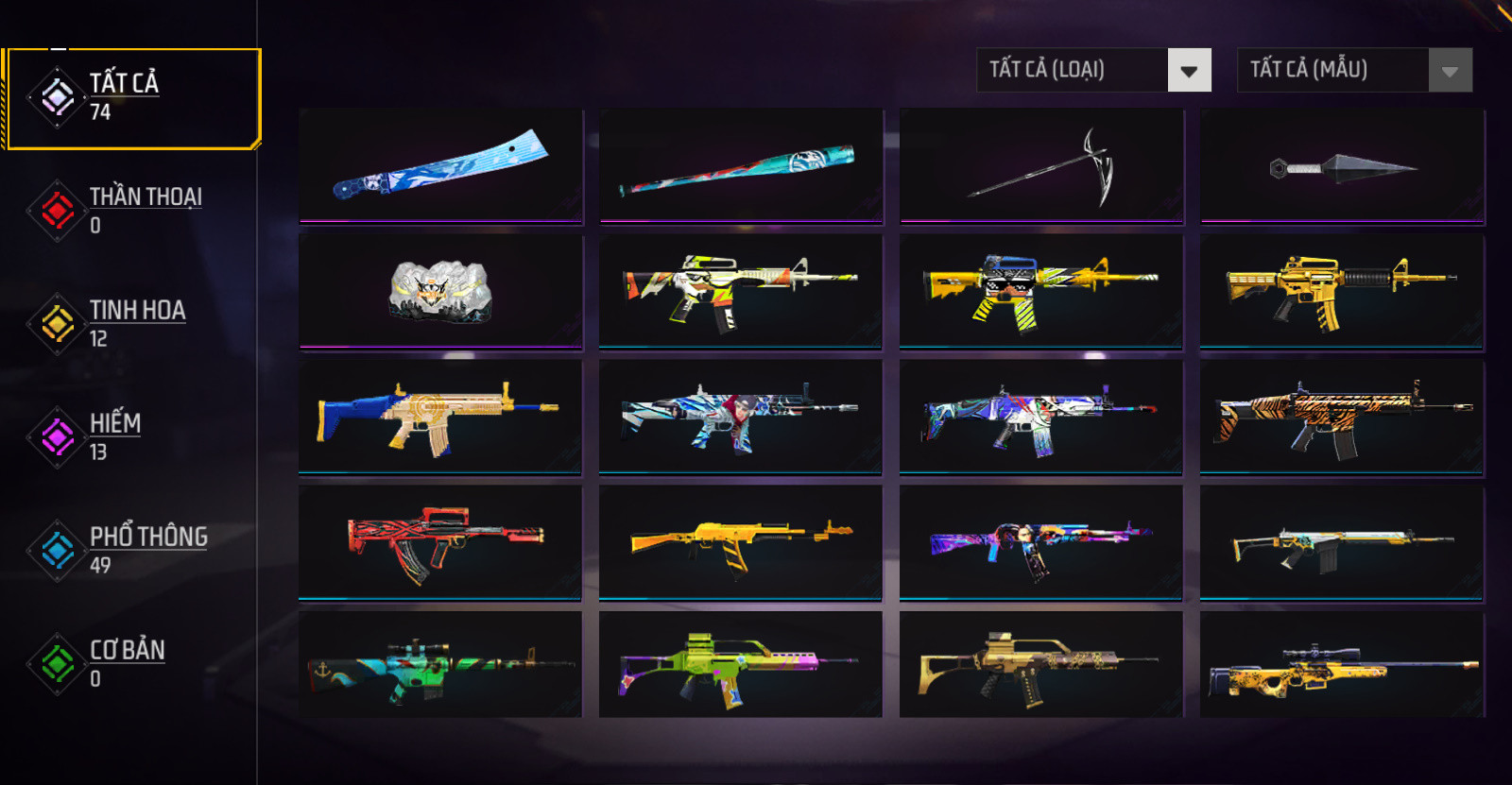Open the Tất Cả (Loại) dropdown
The image size is (1512, 785).
coord(1093,70)
